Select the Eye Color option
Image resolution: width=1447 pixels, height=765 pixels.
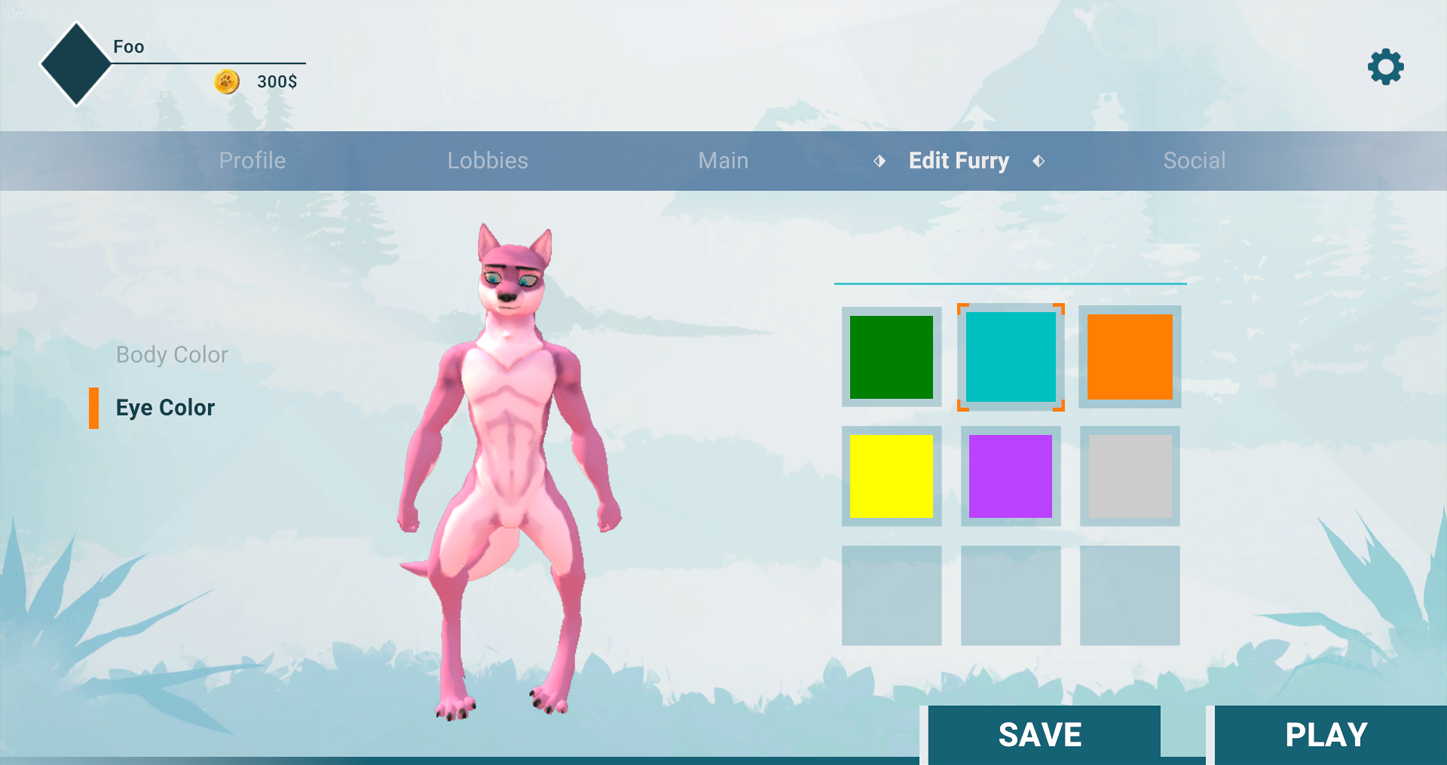tap(165, 408)
